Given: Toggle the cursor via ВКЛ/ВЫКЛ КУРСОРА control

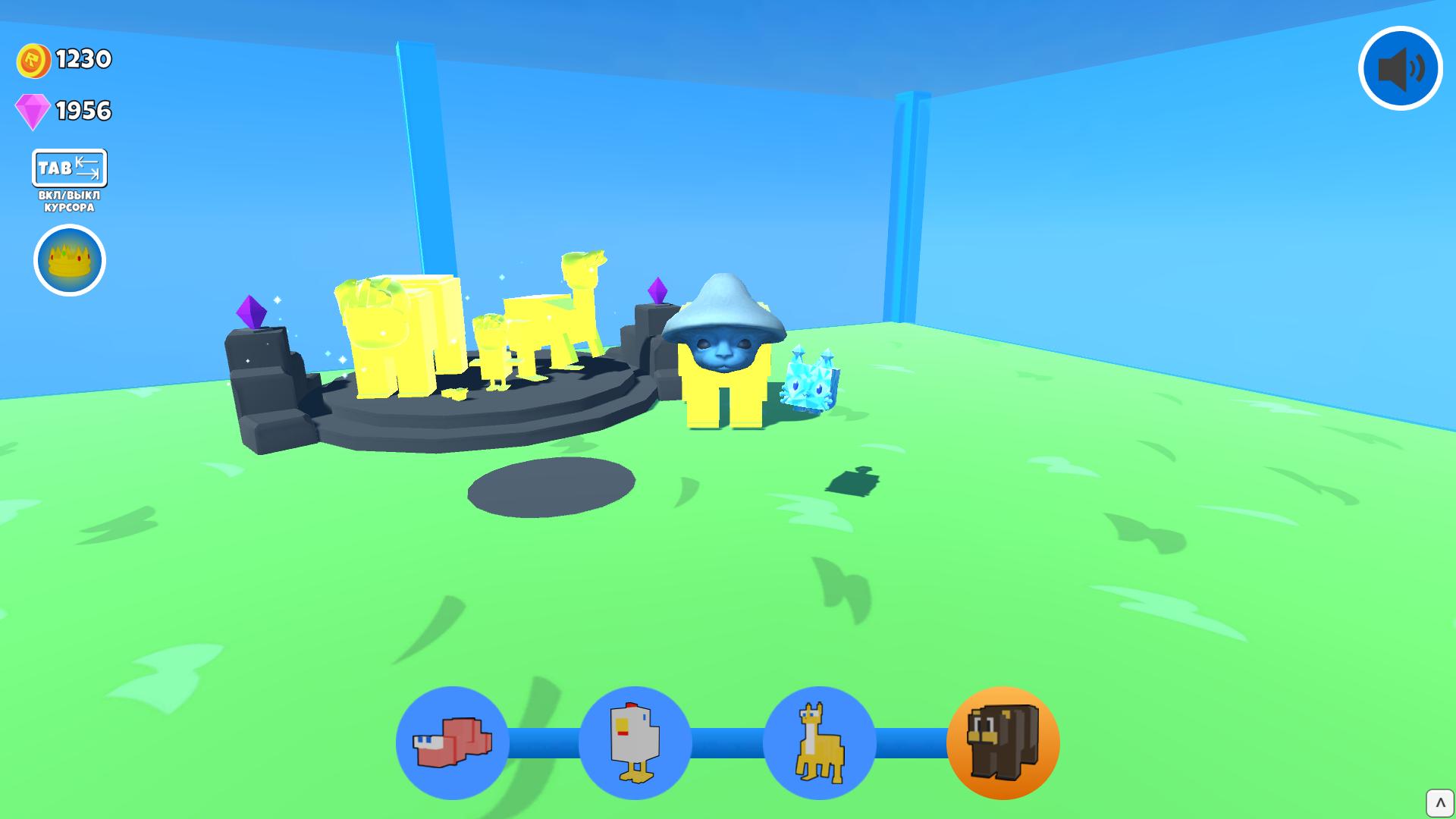Looking at the screenshot, I should (x=68, y=200).
